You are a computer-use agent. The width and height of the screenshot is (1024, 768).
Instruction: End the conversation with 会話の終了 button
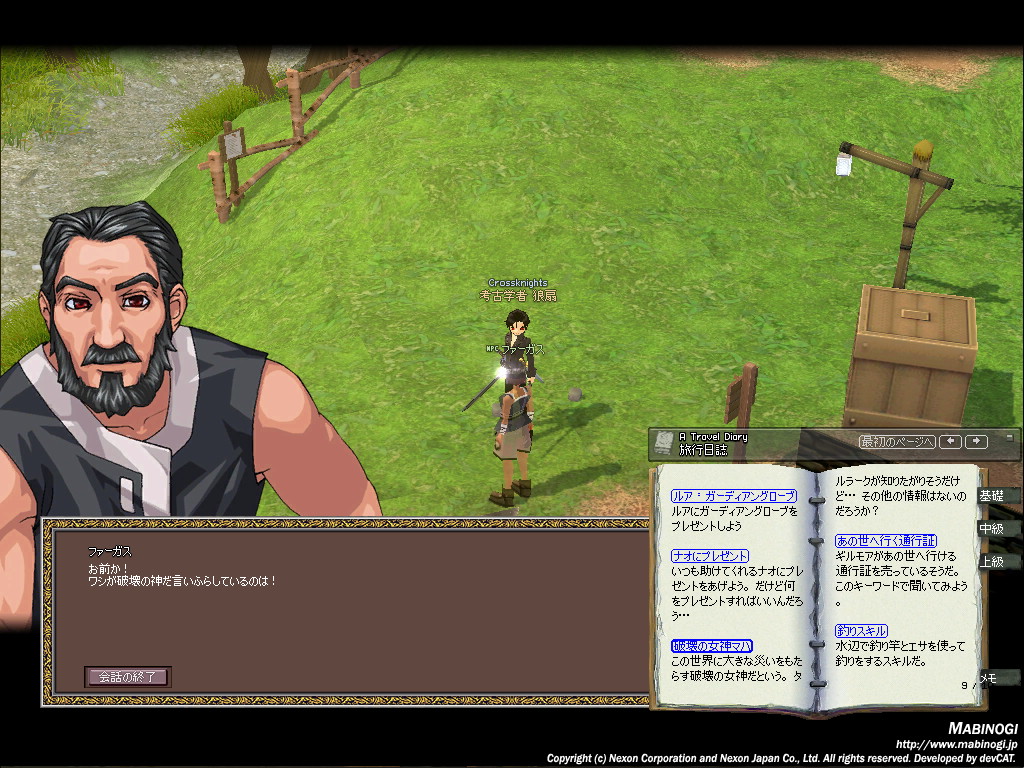(x=127, y=677)
